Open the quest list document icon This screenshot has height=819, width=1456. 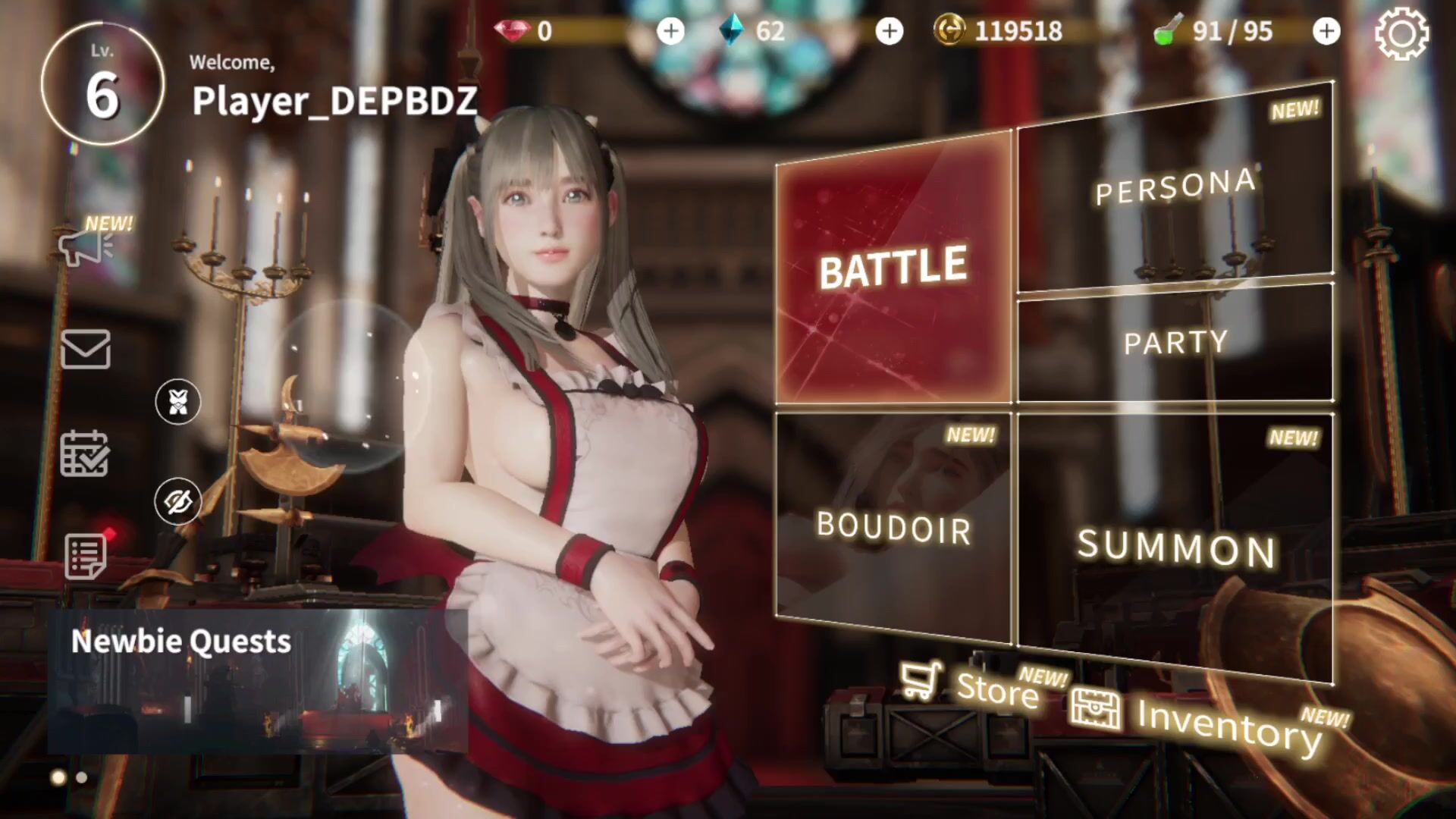tap(85, 557)
